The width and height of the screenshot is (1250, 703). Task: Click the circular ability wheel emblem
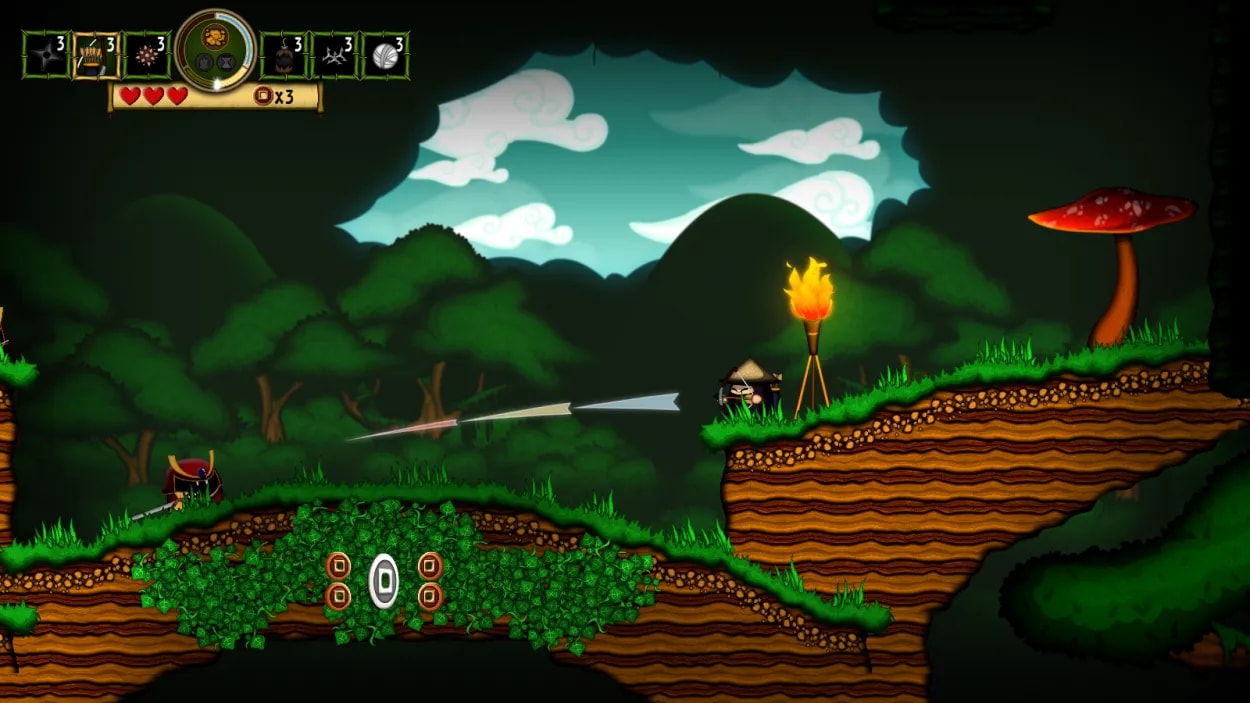point(216,49)
